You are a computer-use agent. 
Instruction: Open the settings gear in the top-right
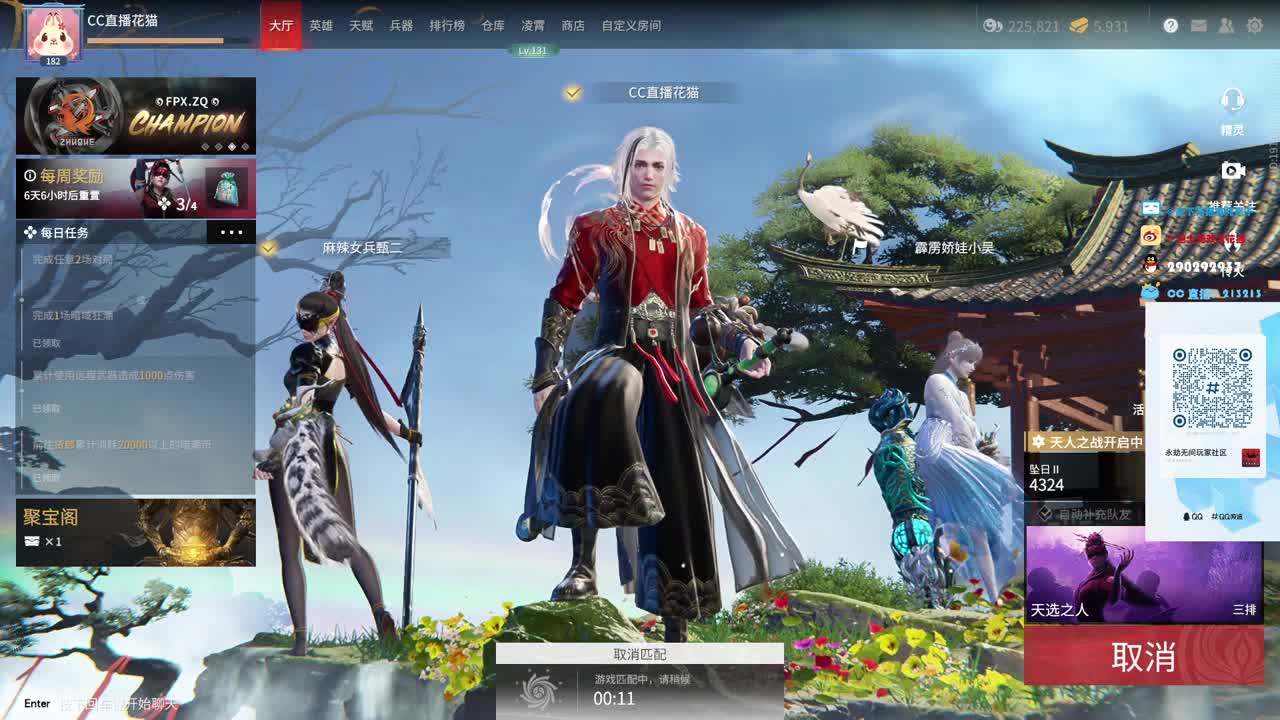point(1256,25)
